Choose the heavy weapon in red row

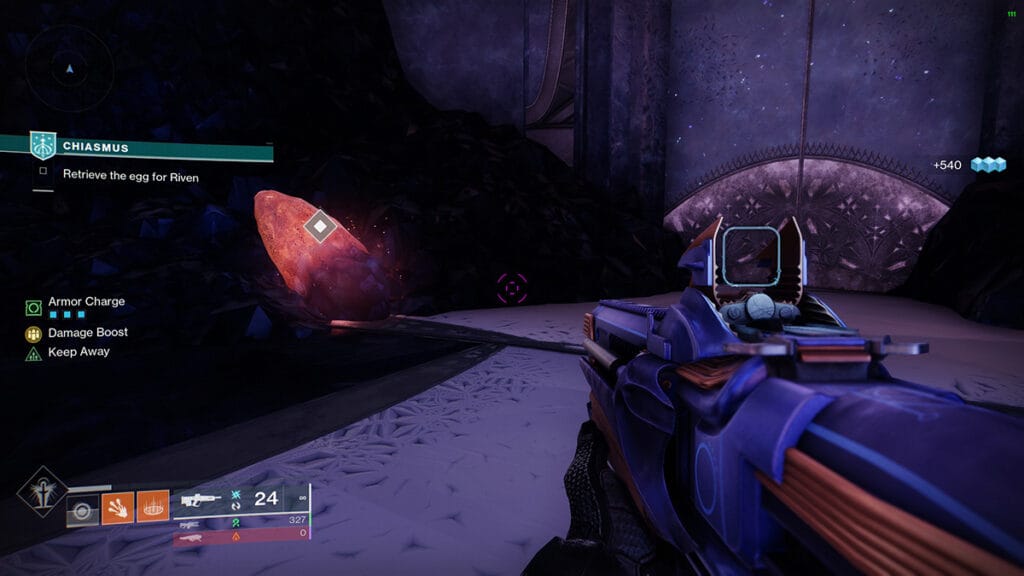click(x=190, y=536)
